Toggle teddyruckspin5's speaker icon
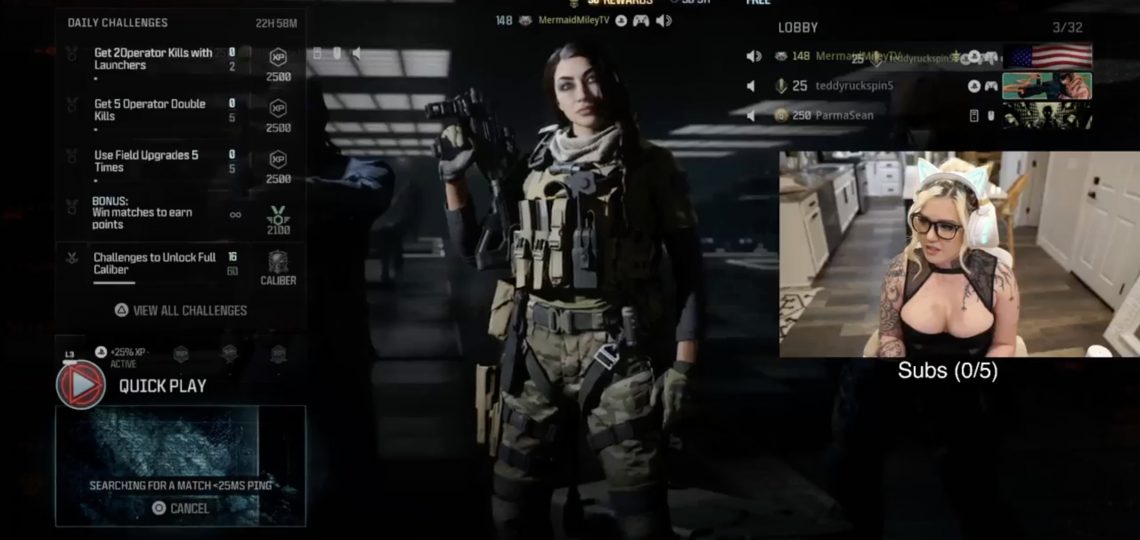This screenshot has height=540, width=1140. tap(751, 86)
